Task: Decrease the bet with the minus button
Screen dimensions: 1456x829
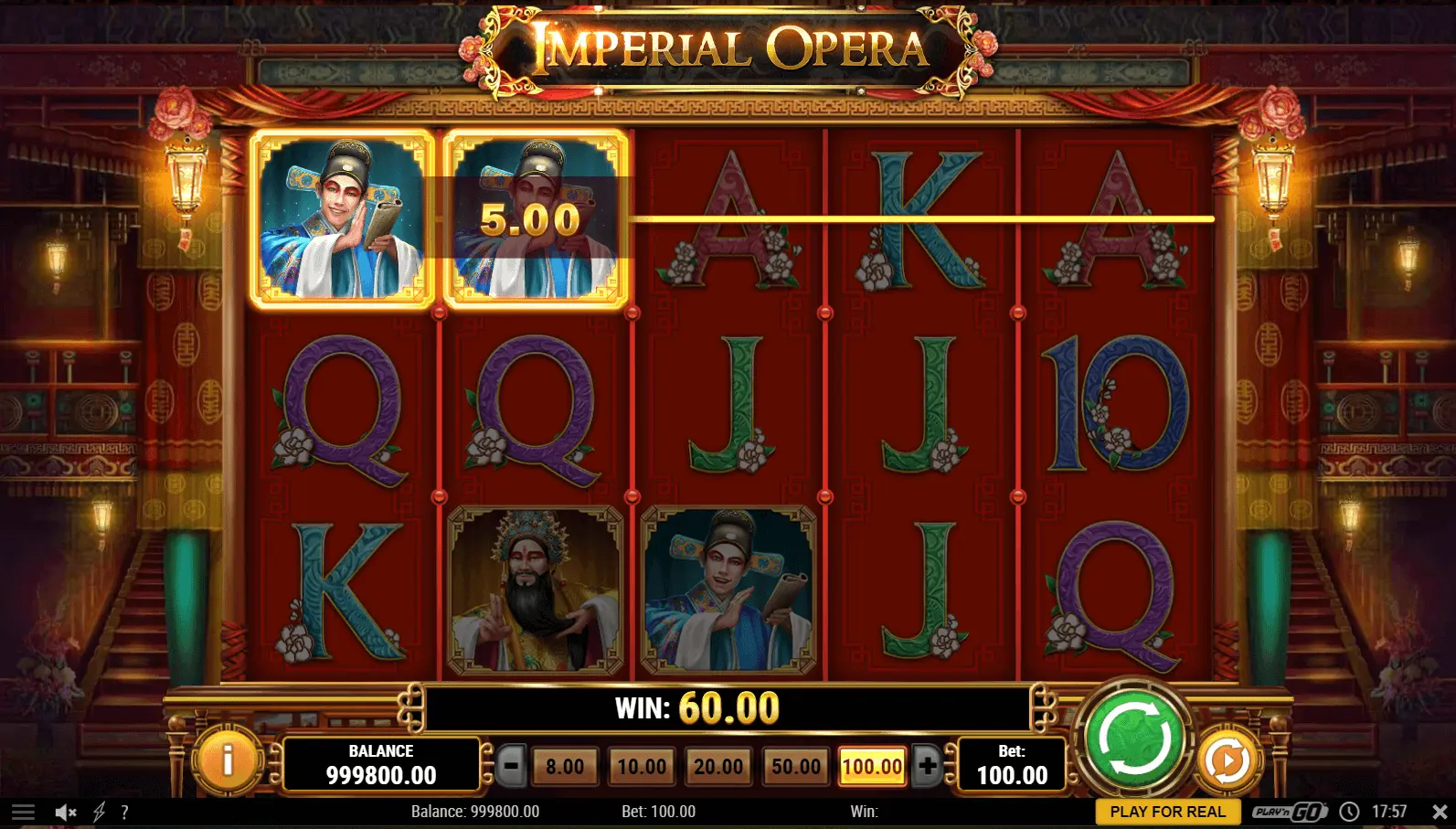Action: [x=512, y=766]
